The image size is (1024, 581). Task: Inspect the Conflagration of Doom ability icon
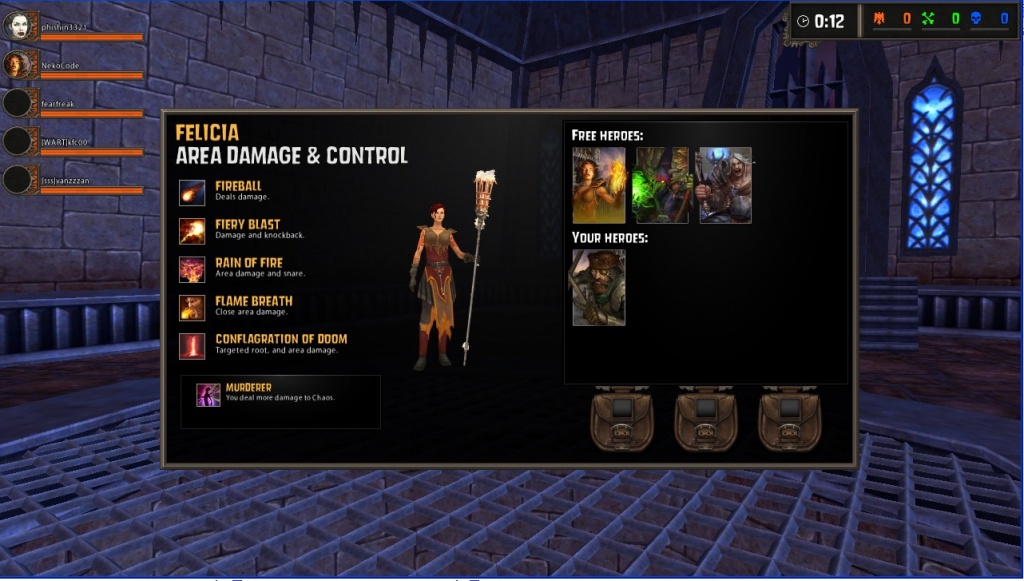point(192,346)
